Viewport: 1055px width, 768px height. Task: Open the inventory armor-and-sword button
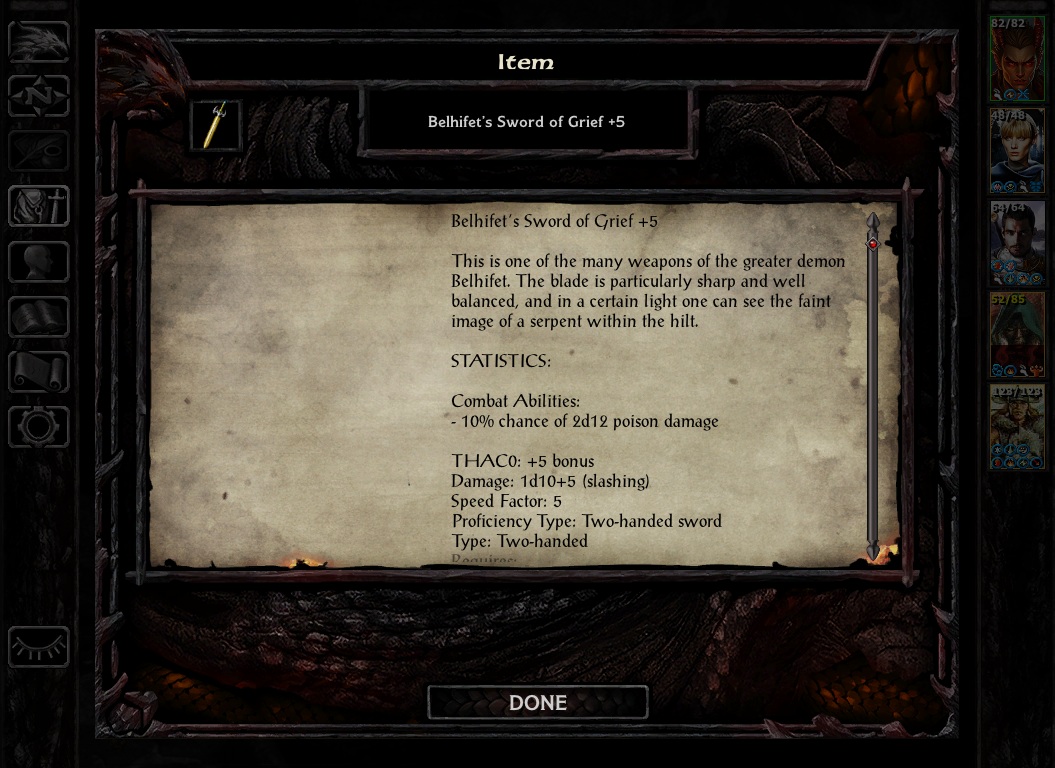tap(39, 207)
